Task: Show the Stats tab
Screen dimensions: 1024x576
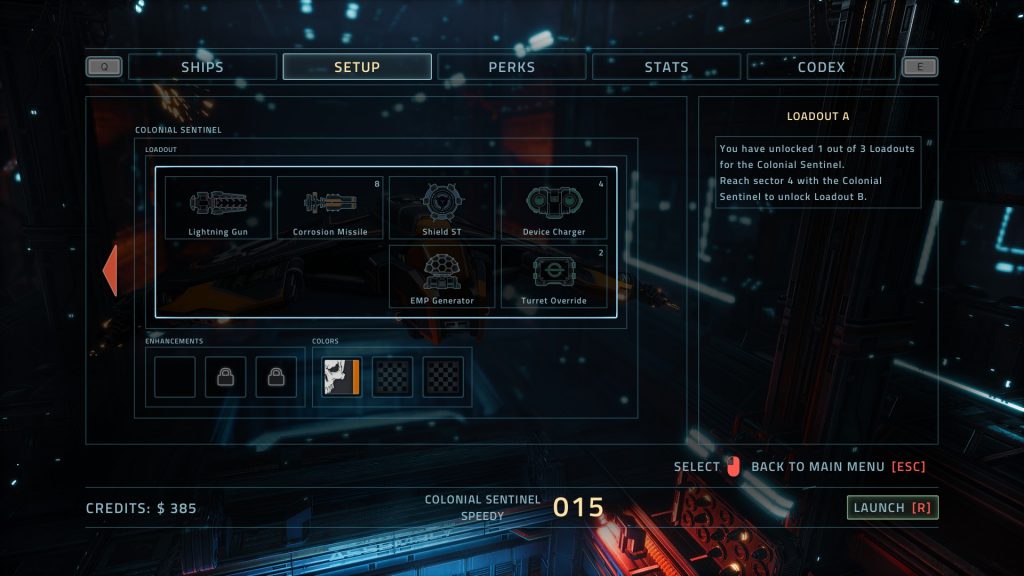Action: point(666,67)
